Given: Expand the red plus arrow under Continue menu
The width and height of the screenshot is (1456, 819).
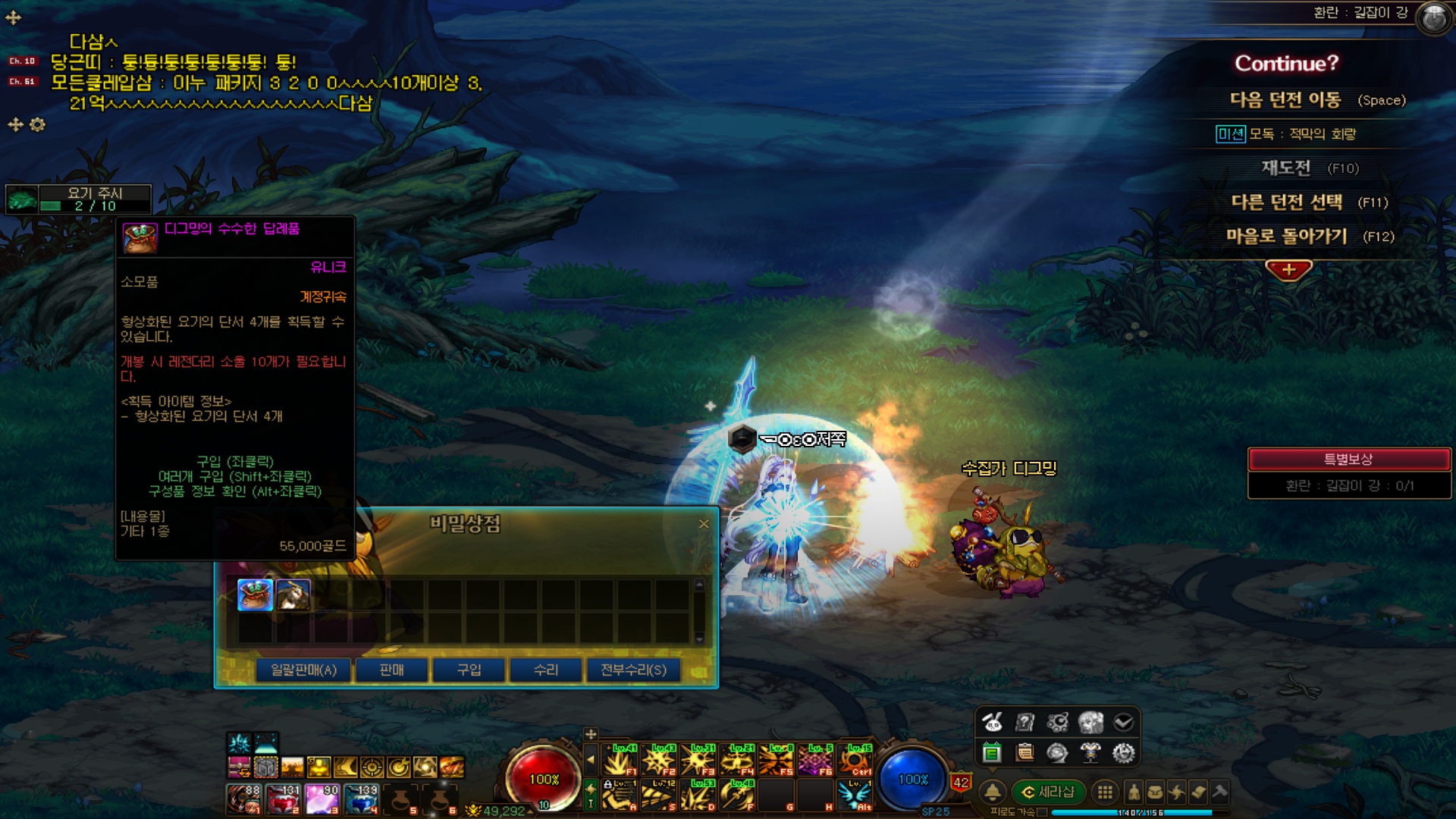Looking at the screenshot, I should coord(1288,270).
